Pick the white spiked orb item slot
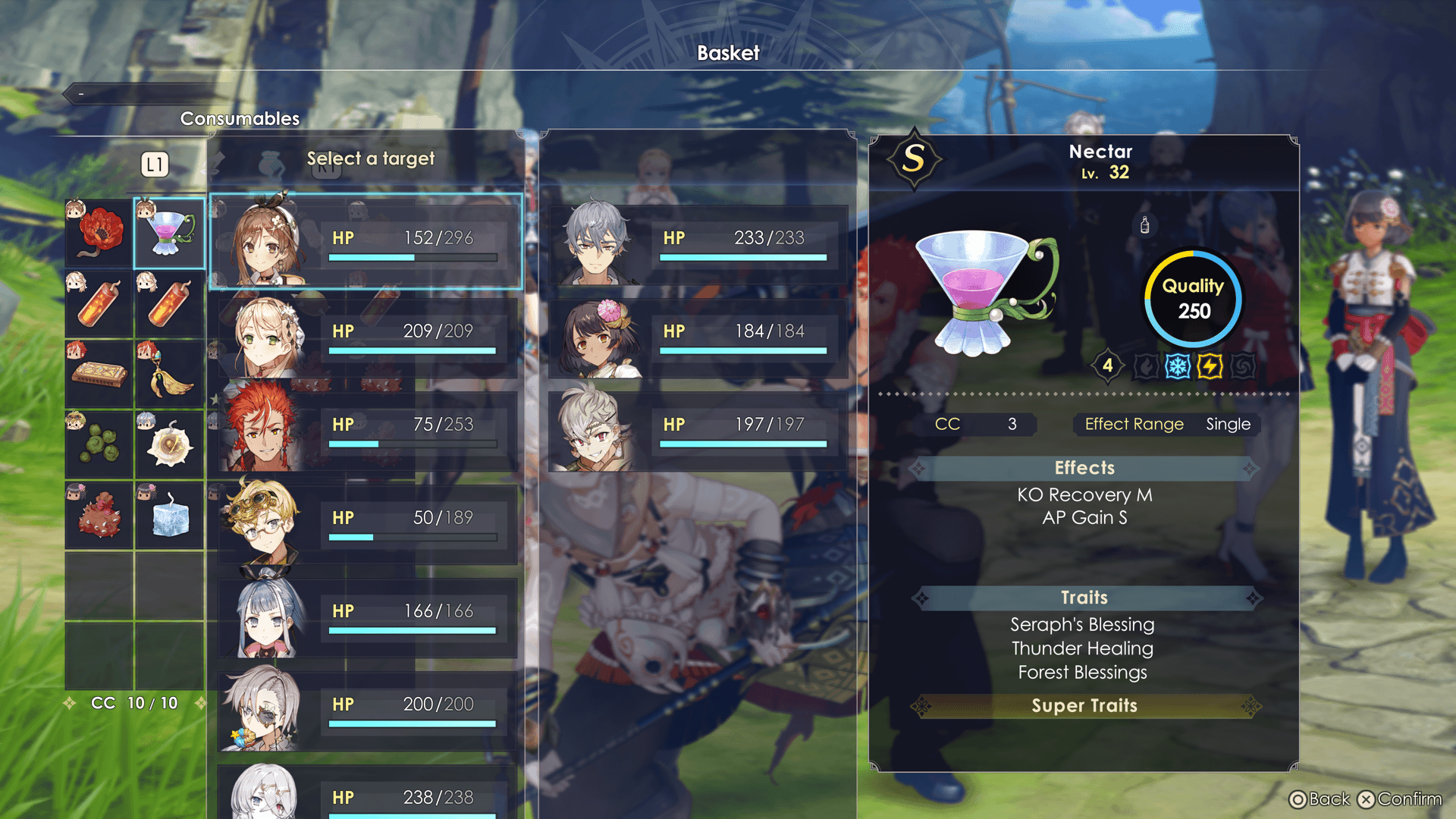Screen dimensions: 1456x819 (170, 445)
